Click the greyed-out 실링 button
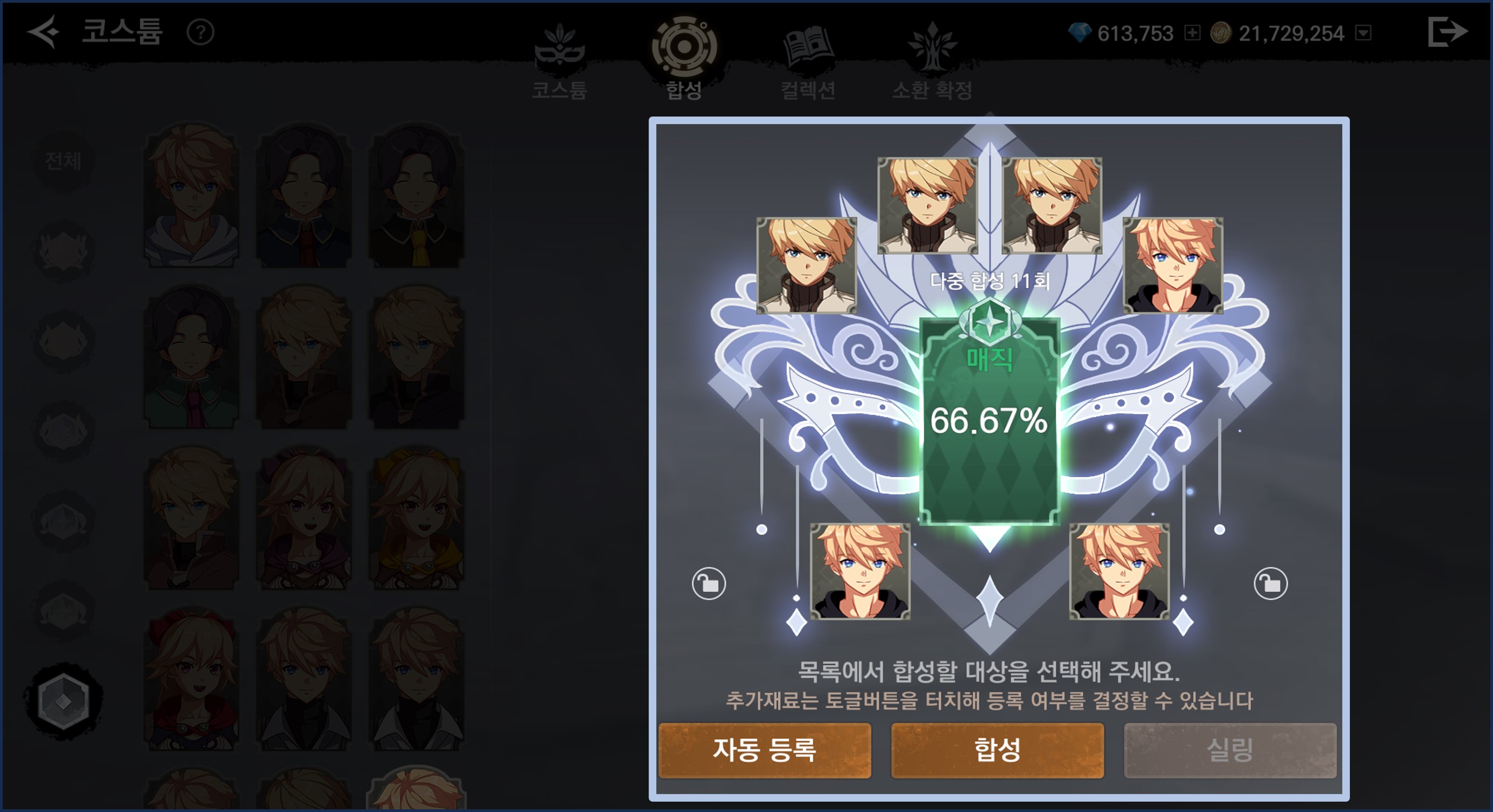This screenshot has height=812, width=1493. [x=1230, y=750]
